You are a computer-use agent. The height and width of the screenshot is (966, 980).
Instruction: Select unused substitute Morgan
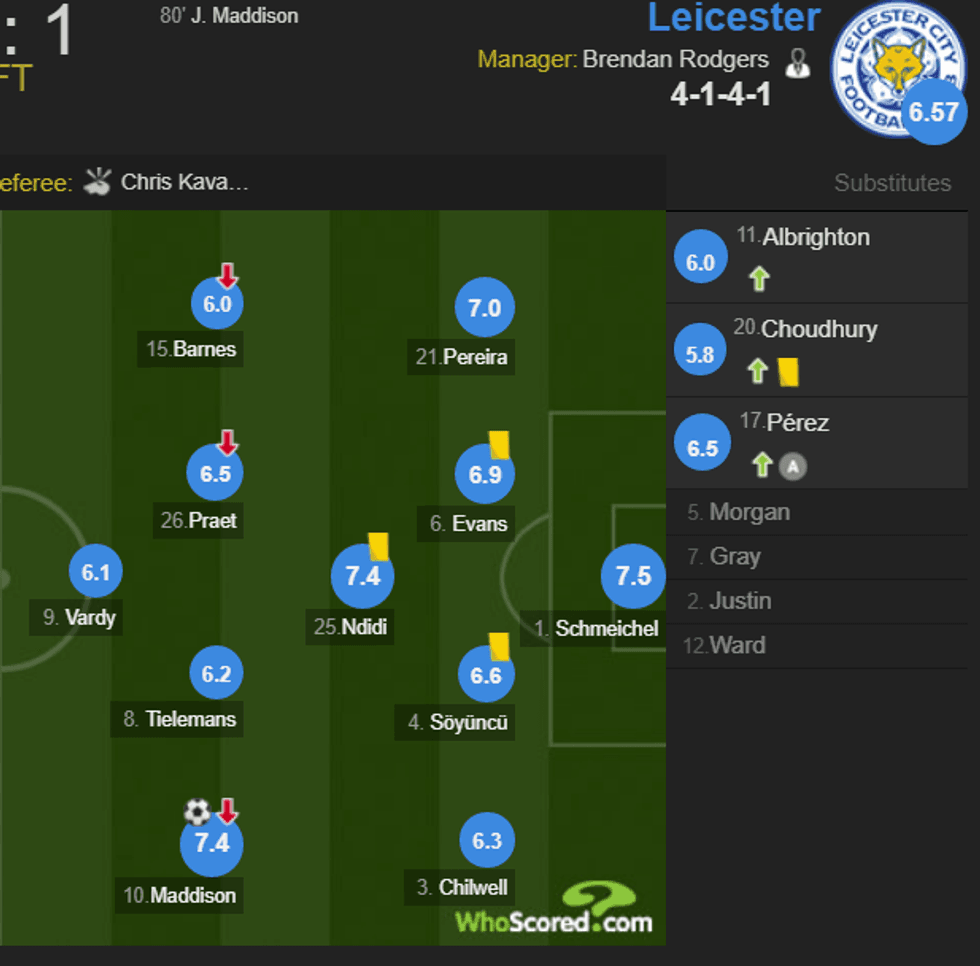pyautogui.click(x=749, y=513)
